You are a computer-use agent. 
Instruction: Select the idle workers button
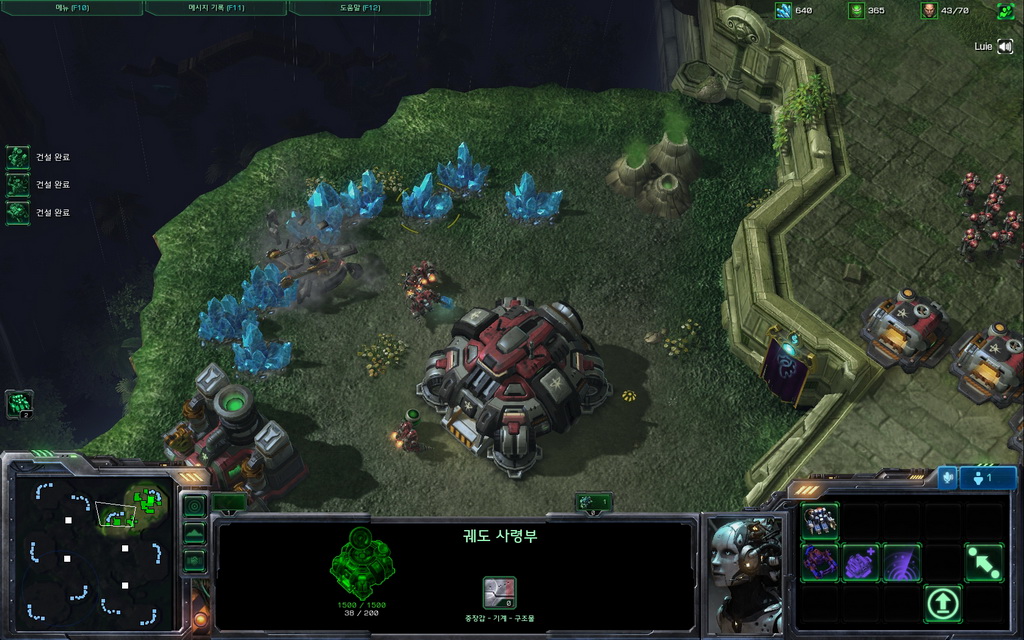click(20, 404)
